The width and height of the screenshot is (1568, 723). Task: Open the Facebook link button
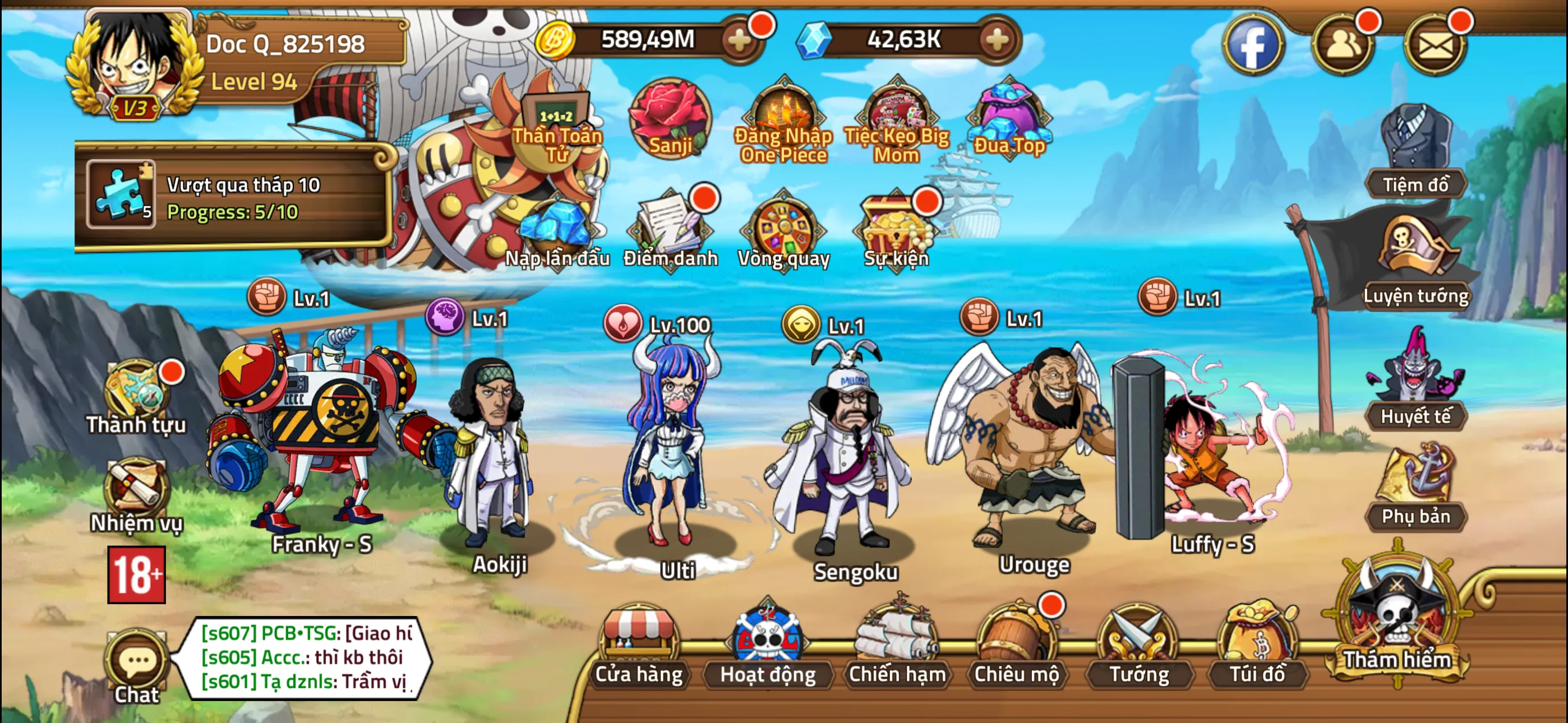[1254, 44]
